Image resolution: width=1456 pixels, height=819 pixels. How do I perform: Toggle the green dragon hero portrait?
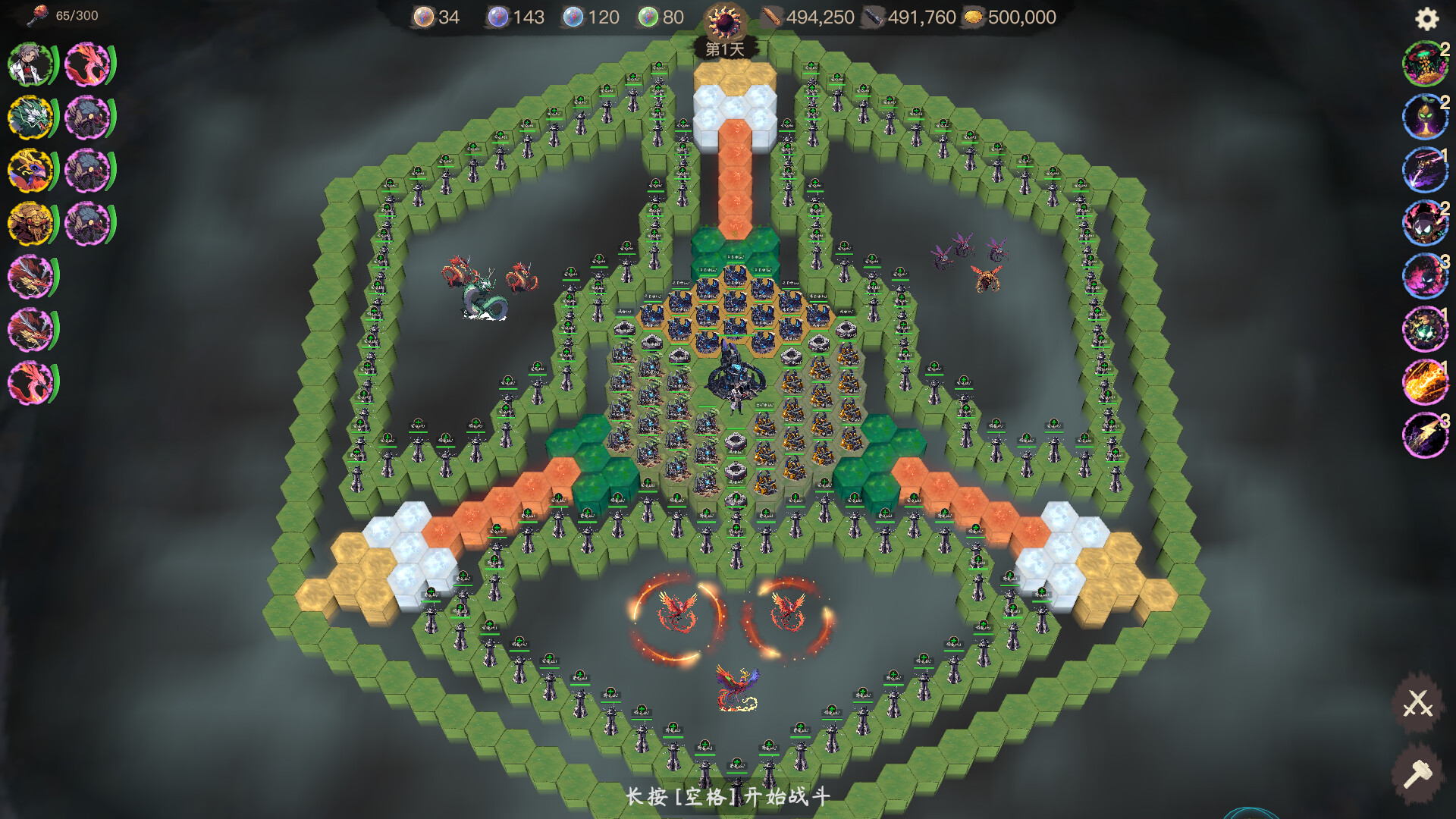[30, 118]
